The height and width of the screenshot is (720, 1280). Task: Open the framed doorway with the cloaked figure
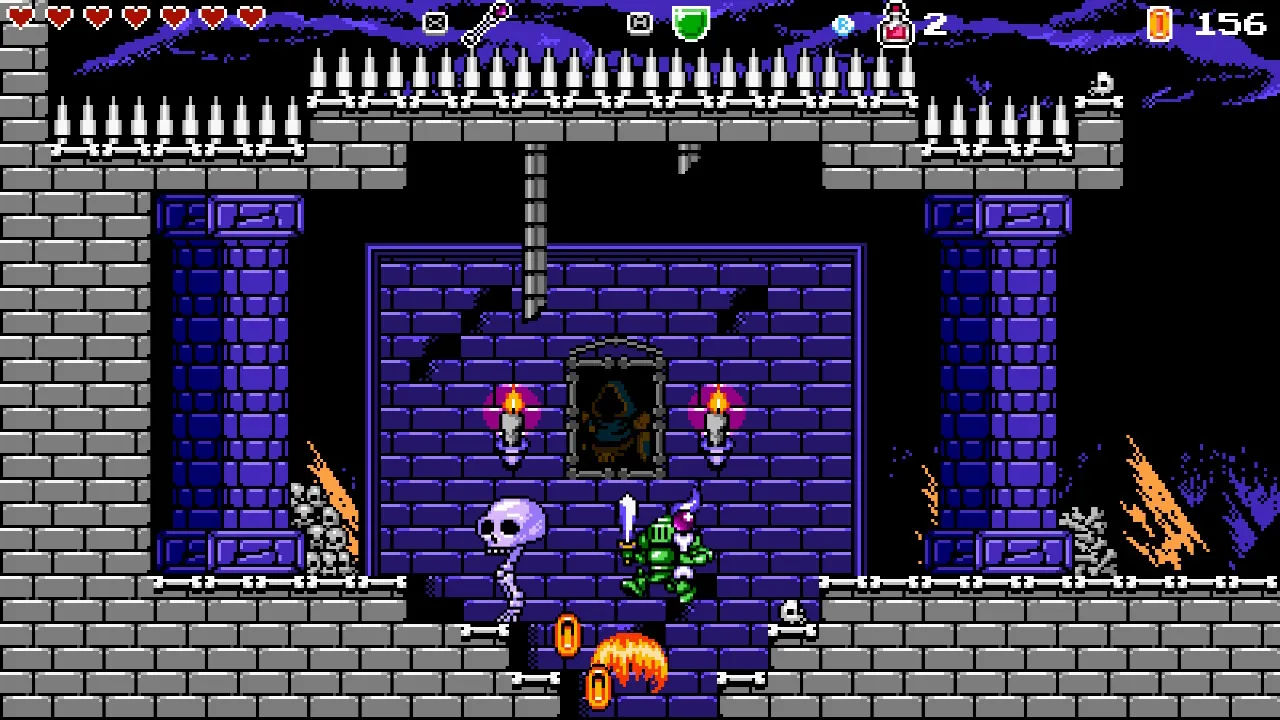click(614, 415)
